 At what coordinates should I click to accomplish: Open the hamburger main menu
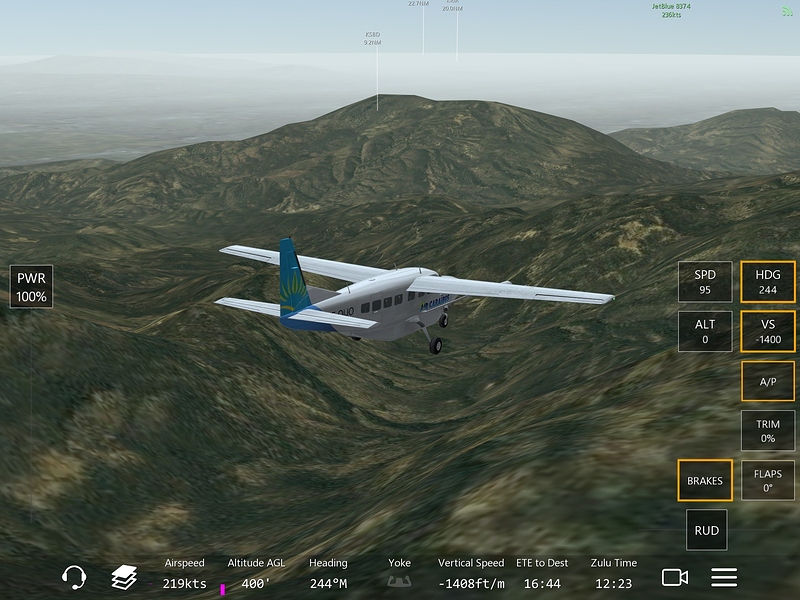[x=724, y=577]
